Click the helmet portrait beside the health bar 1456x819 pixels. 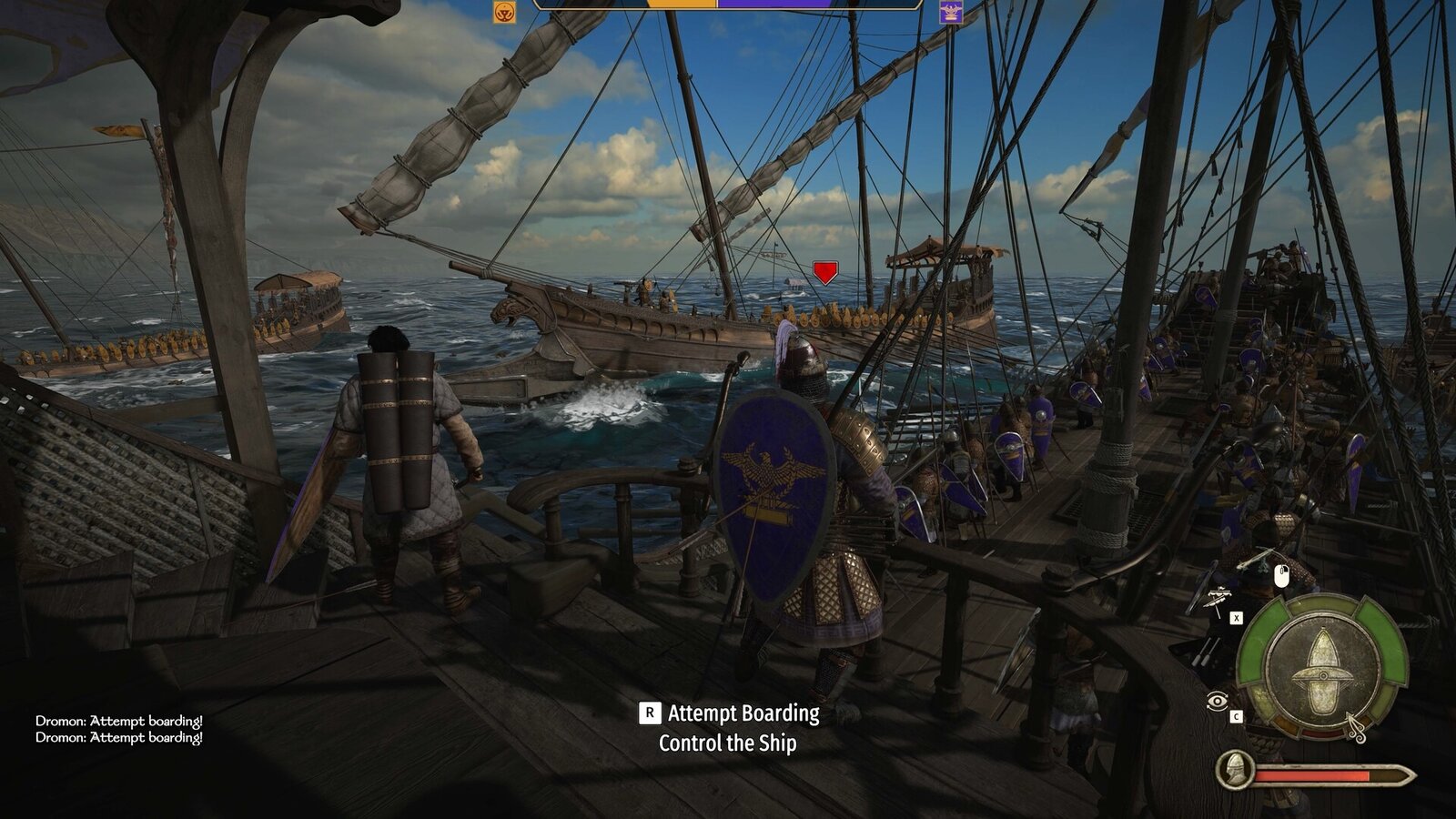click(x=1235, y=769)
